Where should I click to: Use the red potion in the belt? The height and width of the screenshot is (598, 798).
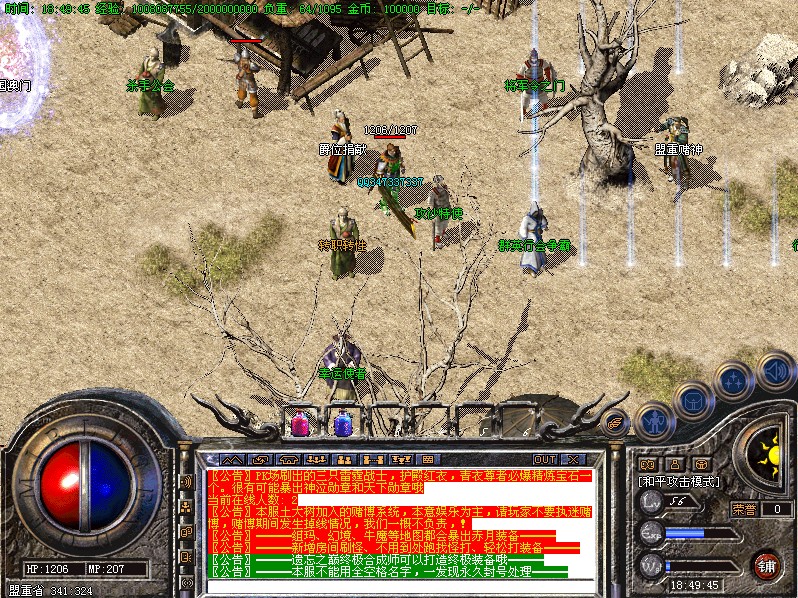pos(300,423)
